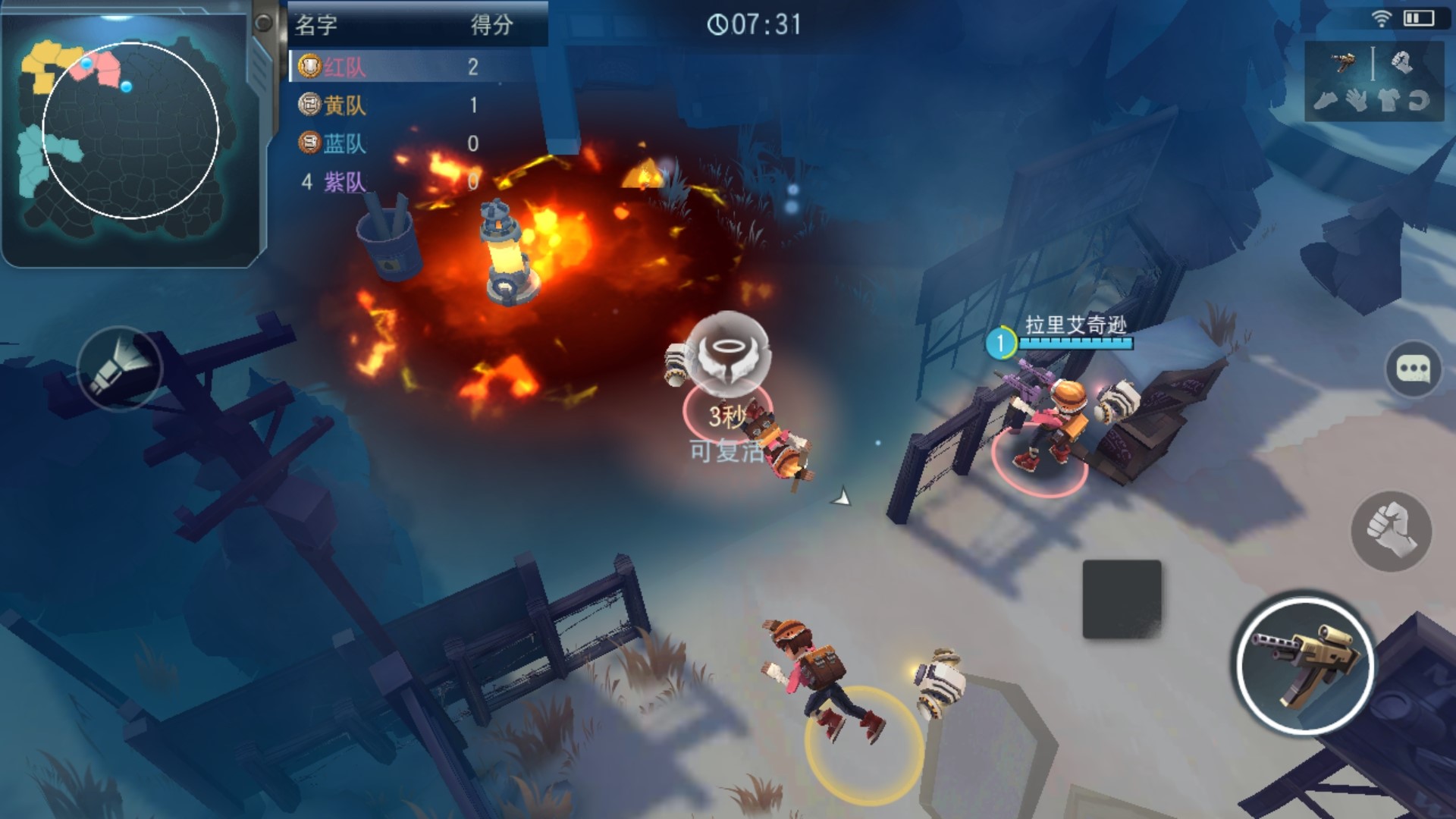This screenshot has width=1456, height=819.
Task: Select the shirt armor equipment slot
Action: (x=1388, y=101)
